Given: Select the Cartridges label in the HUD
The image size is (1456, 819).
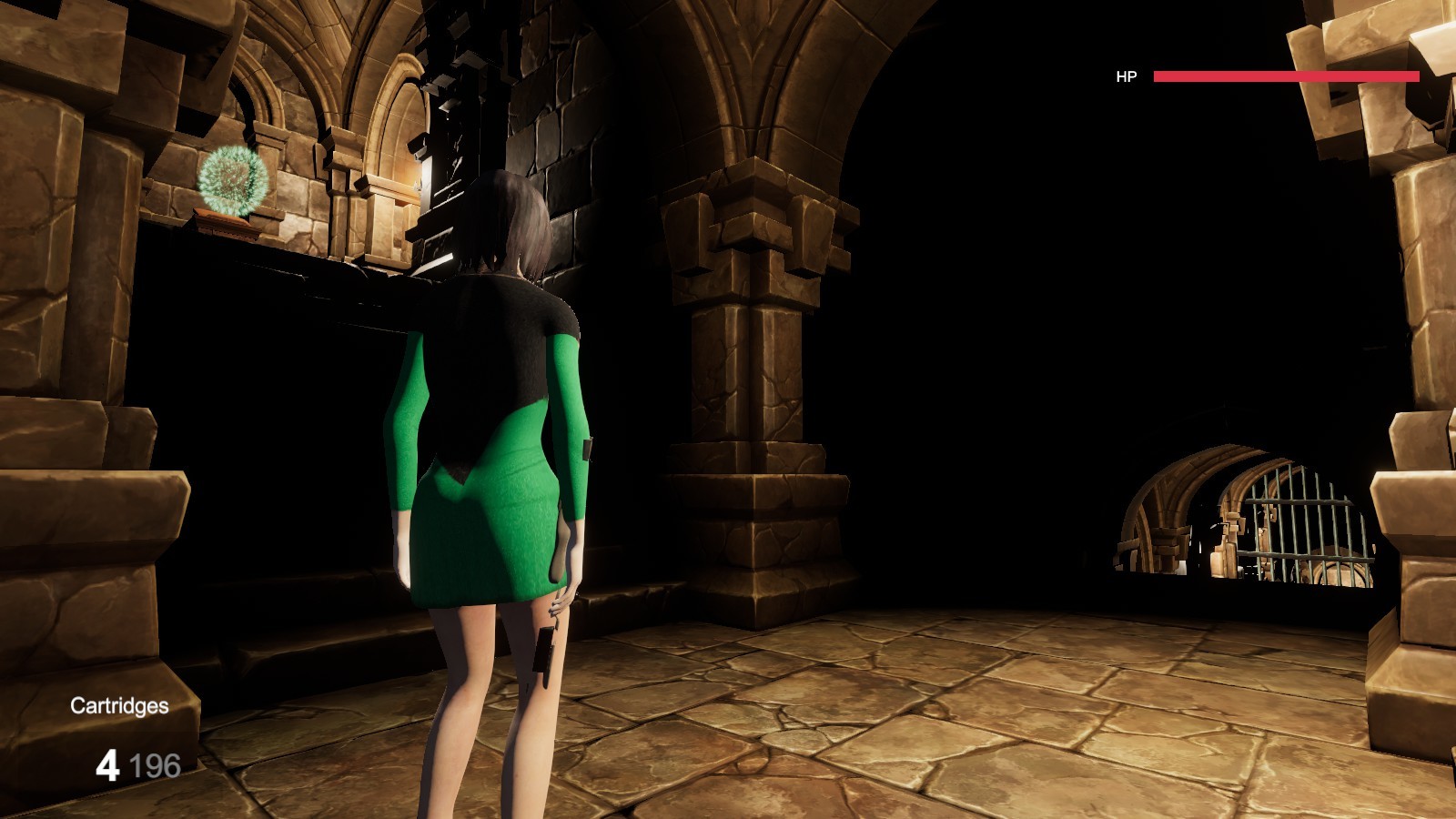Looking at the screenshot, I should [118, 705].
